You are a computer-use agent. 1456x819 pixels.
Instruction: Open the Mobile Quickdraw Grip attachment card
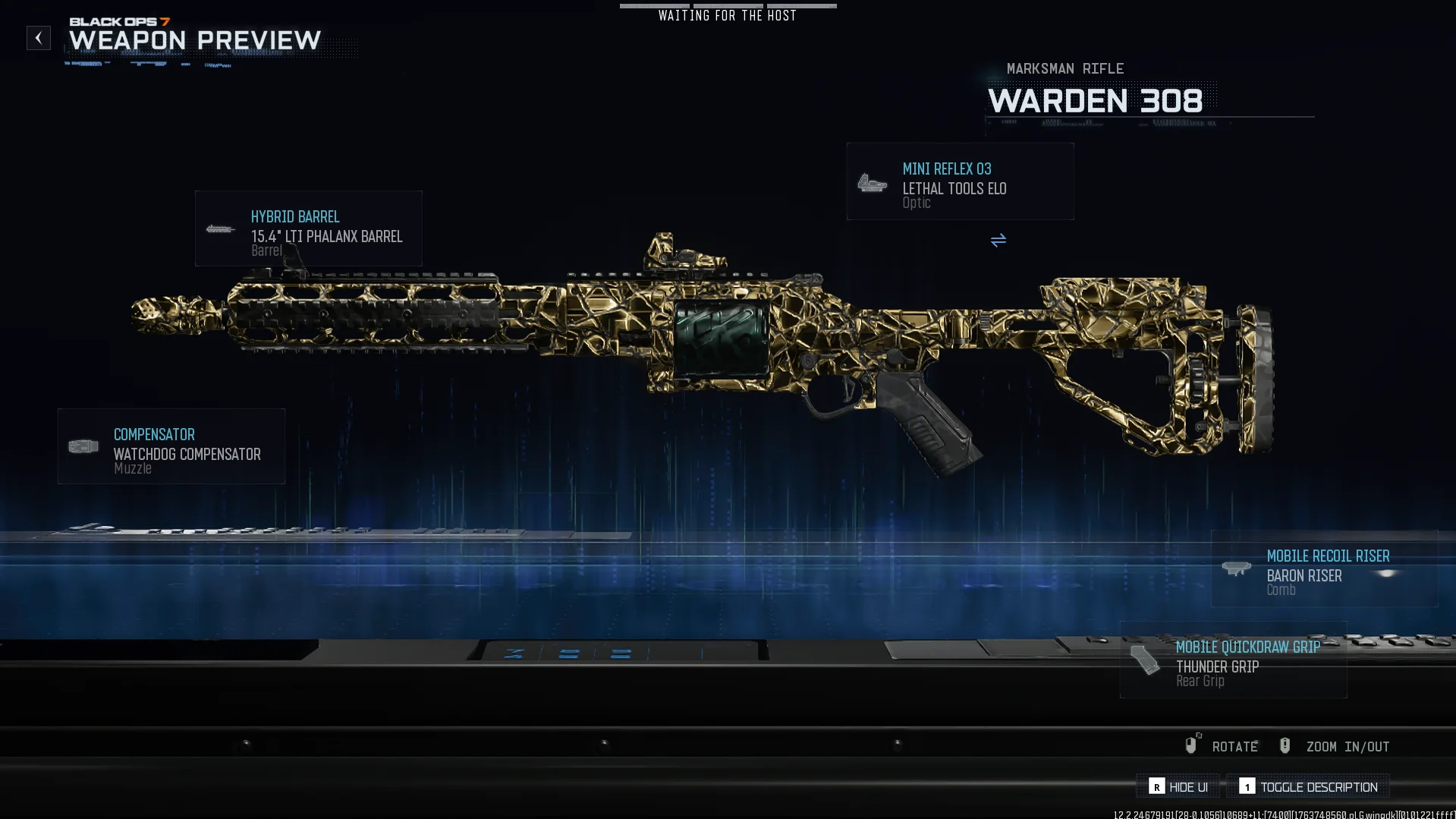(x=1232, y=660)
